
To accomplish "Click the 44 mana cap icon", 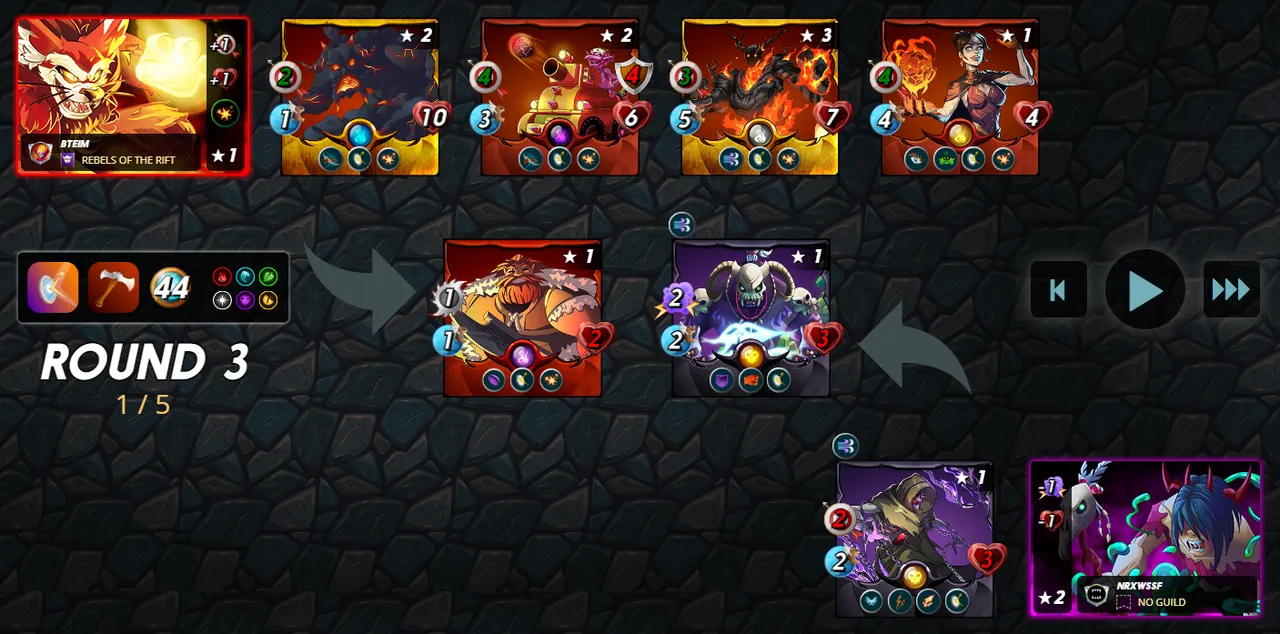I will tap(171, 287).
